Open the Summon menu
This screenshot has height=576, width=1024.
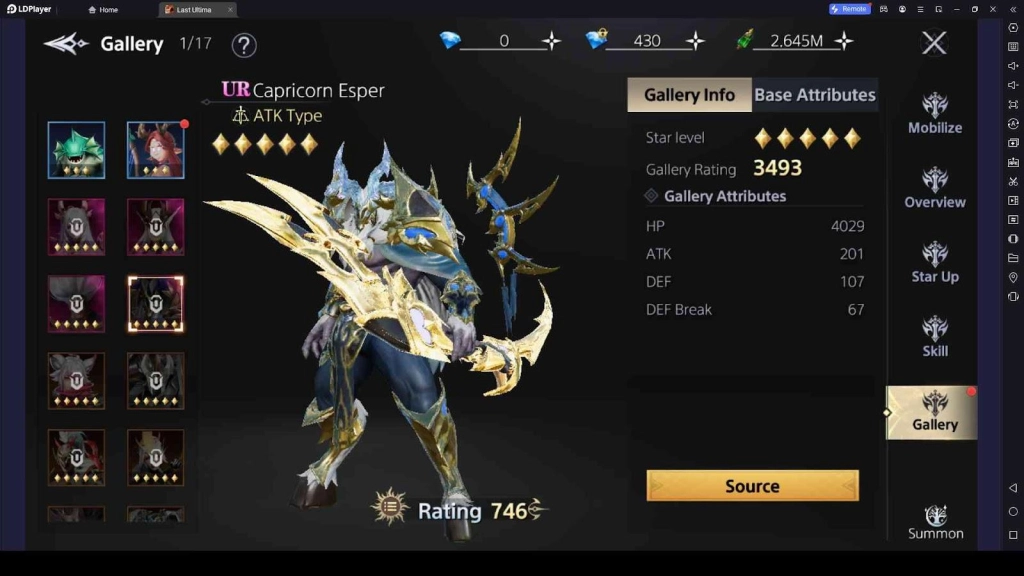(935, 521)
